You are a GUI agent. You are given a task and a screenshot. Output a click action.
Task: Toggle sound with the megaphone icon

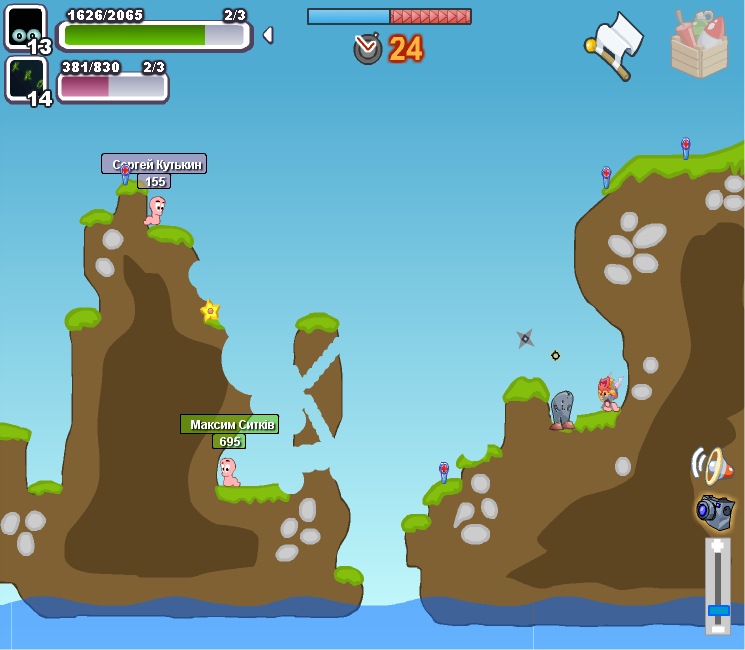pyautogui.click(x=711, y=465)
